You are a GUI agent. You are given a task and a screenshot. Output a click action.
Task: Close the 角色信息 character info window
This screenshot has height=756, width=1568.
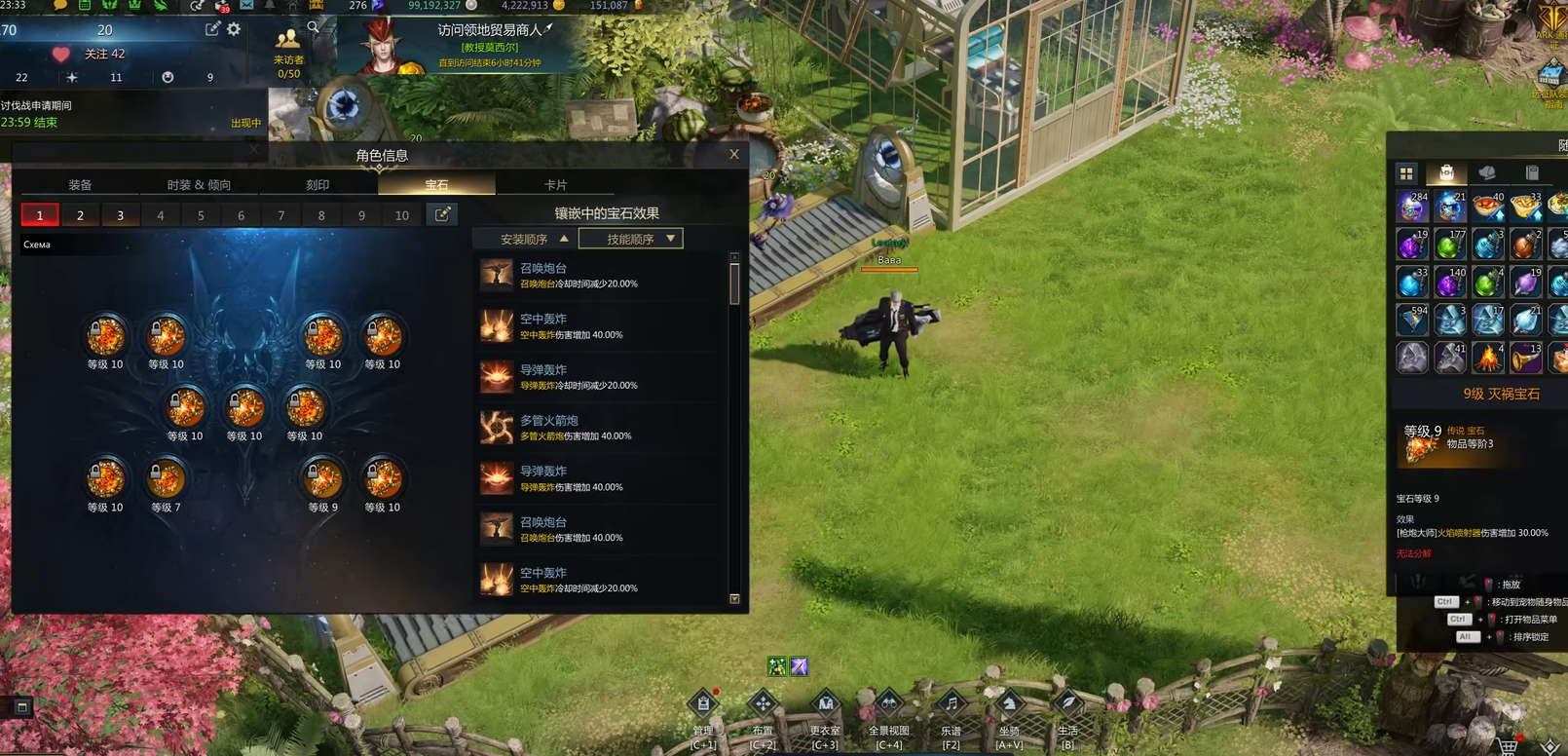coord(734,155)
